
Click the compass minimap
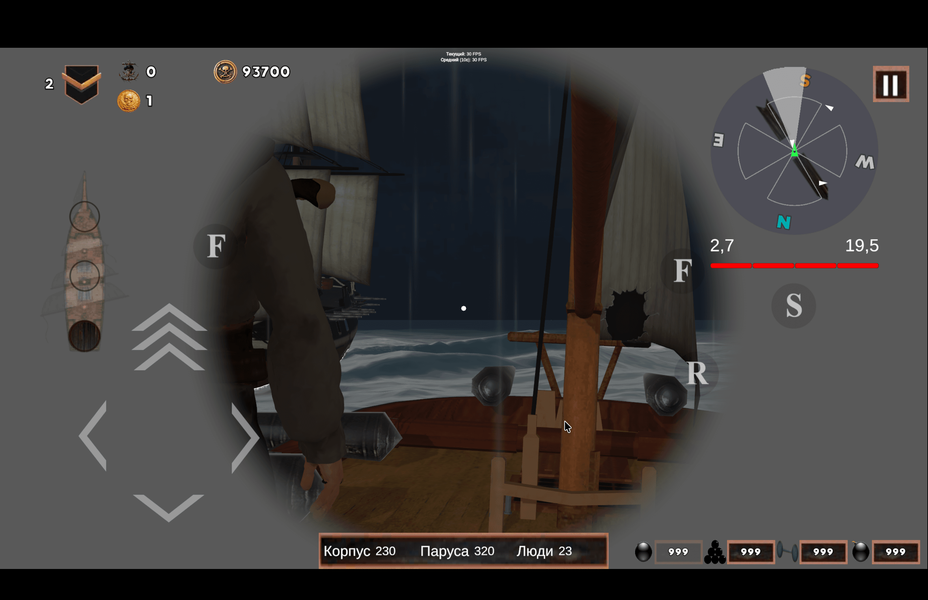coord(794,151)
